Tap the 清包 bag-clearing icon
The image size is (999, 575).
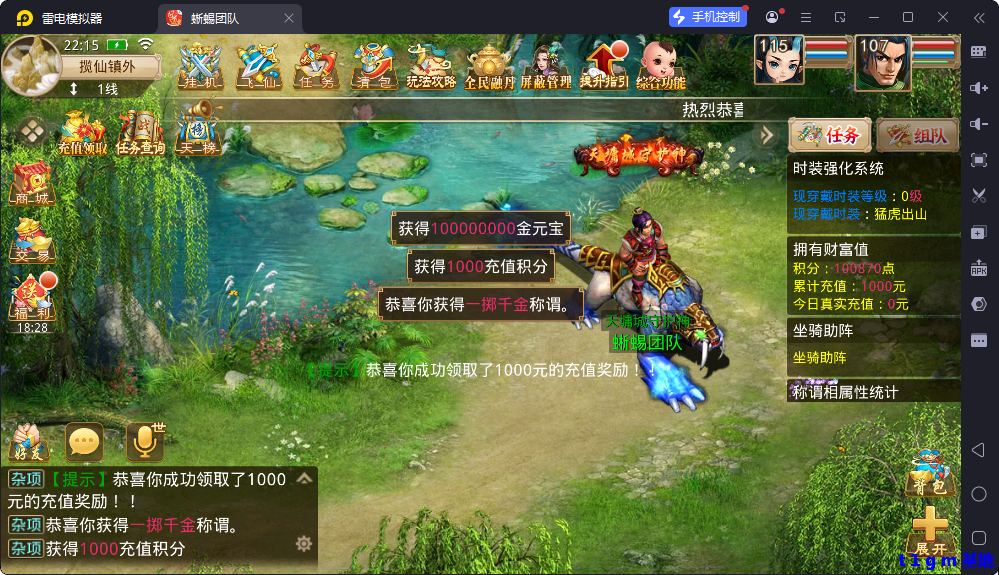pos(374,66)
